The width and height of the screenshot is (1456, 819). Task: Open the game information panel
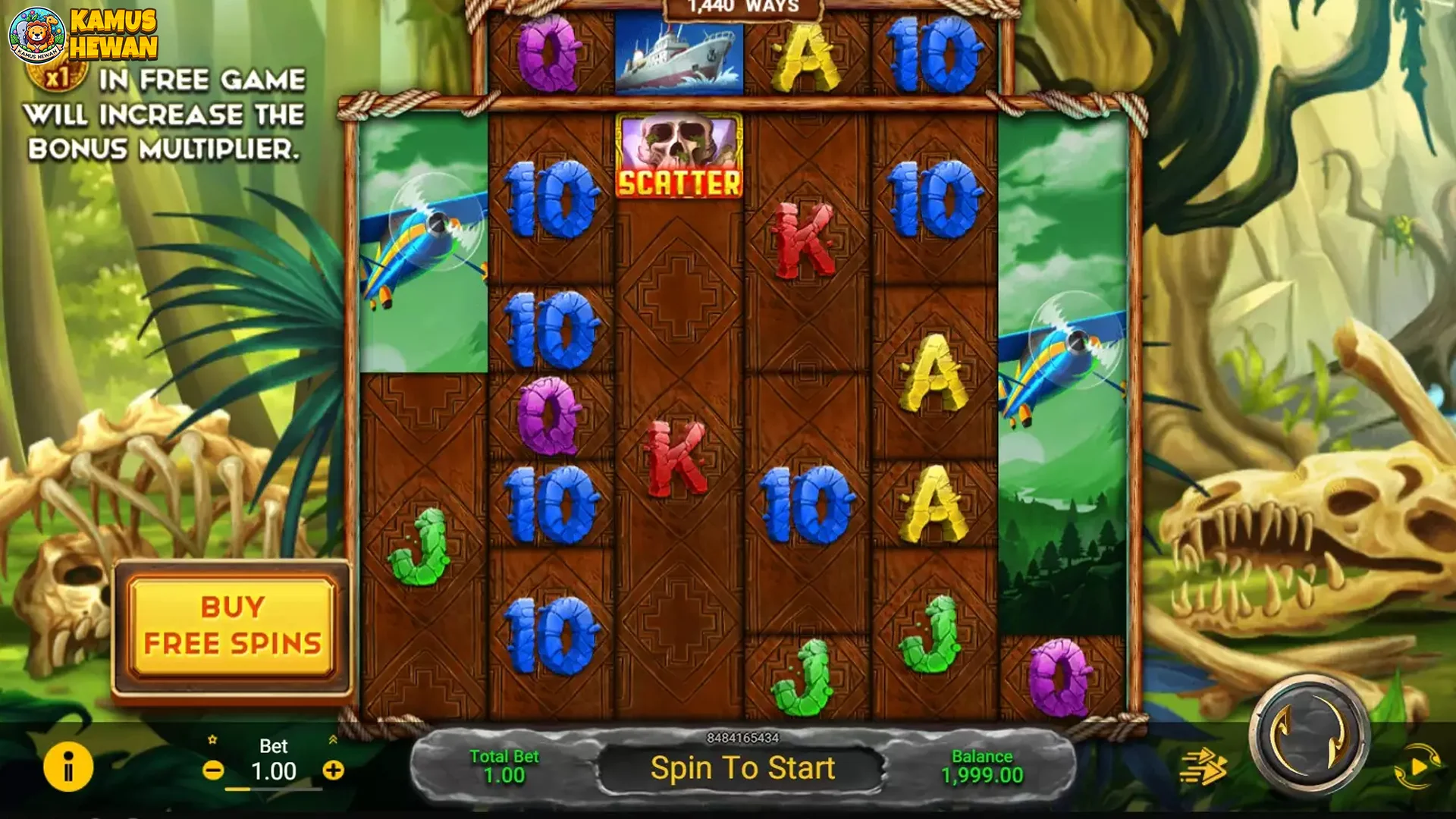67,768
